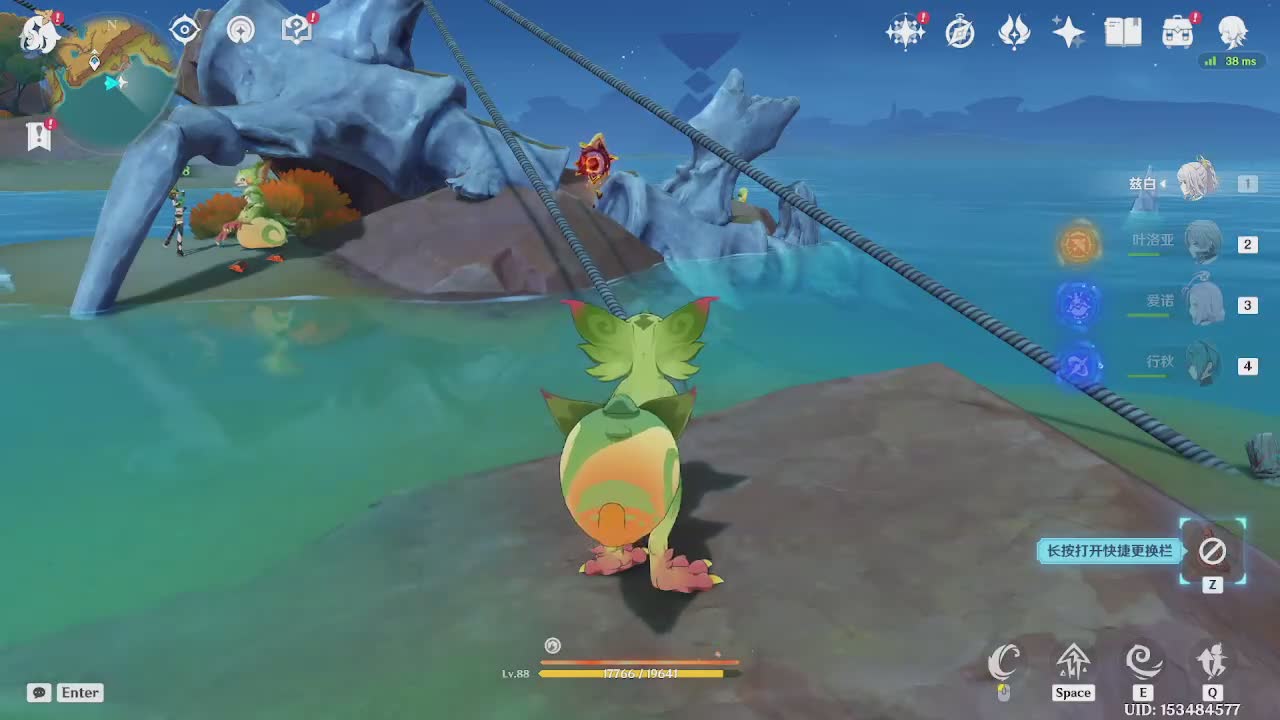This screenshot has width=1280, height=720.
Task: Activate the swirl elemental skill icon
Action: [x=1142, y=661]
